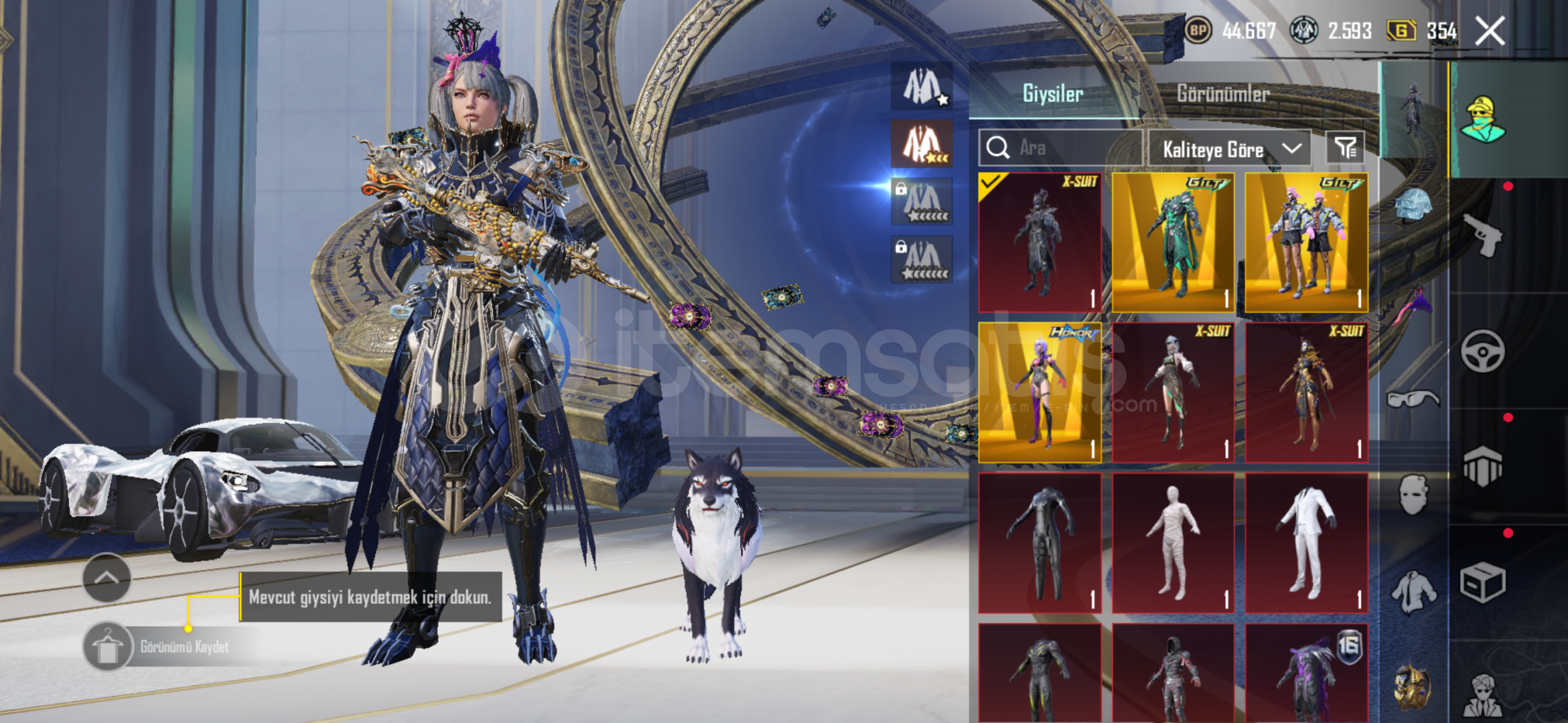Choose the two-star outfit preset slot
Image resolution: width=1568 pixels, height=723 pixels.
pos(922,144)
